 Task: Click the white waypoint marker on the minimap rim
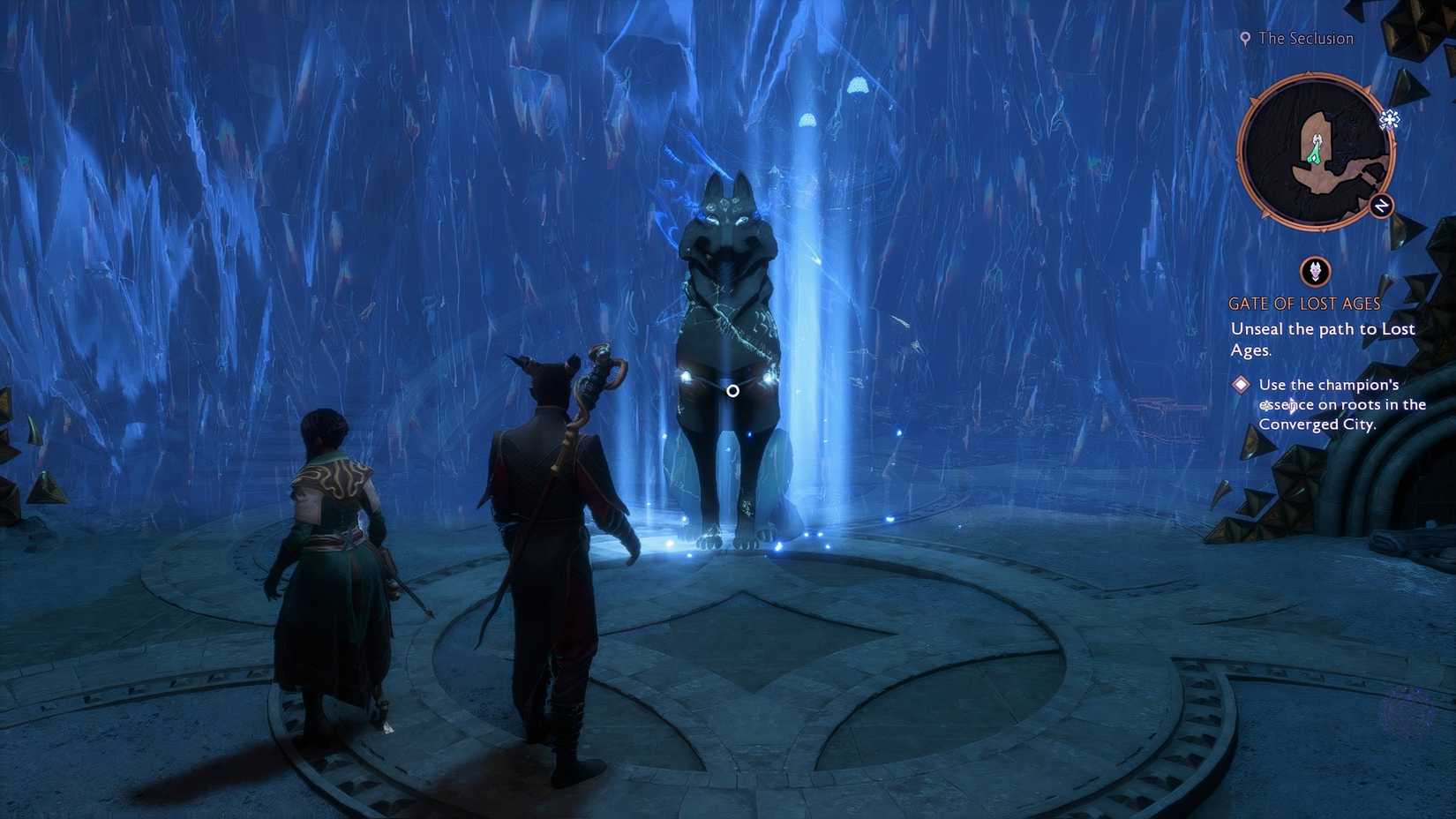point(1390,119)
